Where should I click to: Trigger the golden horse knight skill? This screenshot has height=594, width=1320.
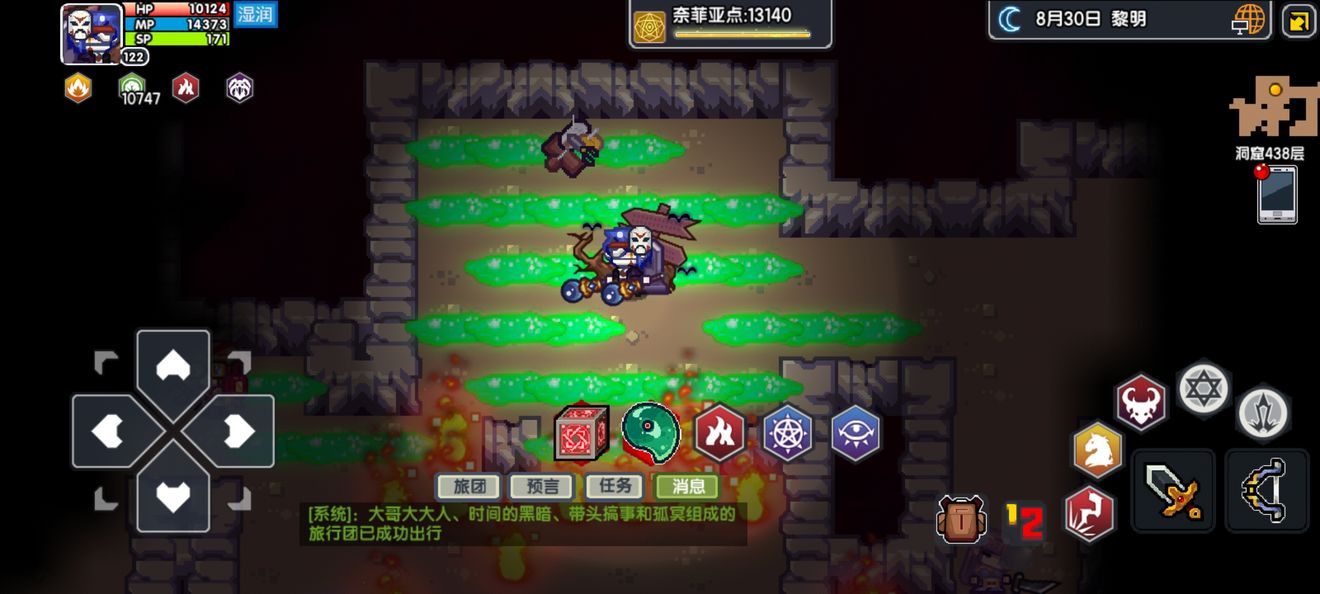(x=1098, y=449)
